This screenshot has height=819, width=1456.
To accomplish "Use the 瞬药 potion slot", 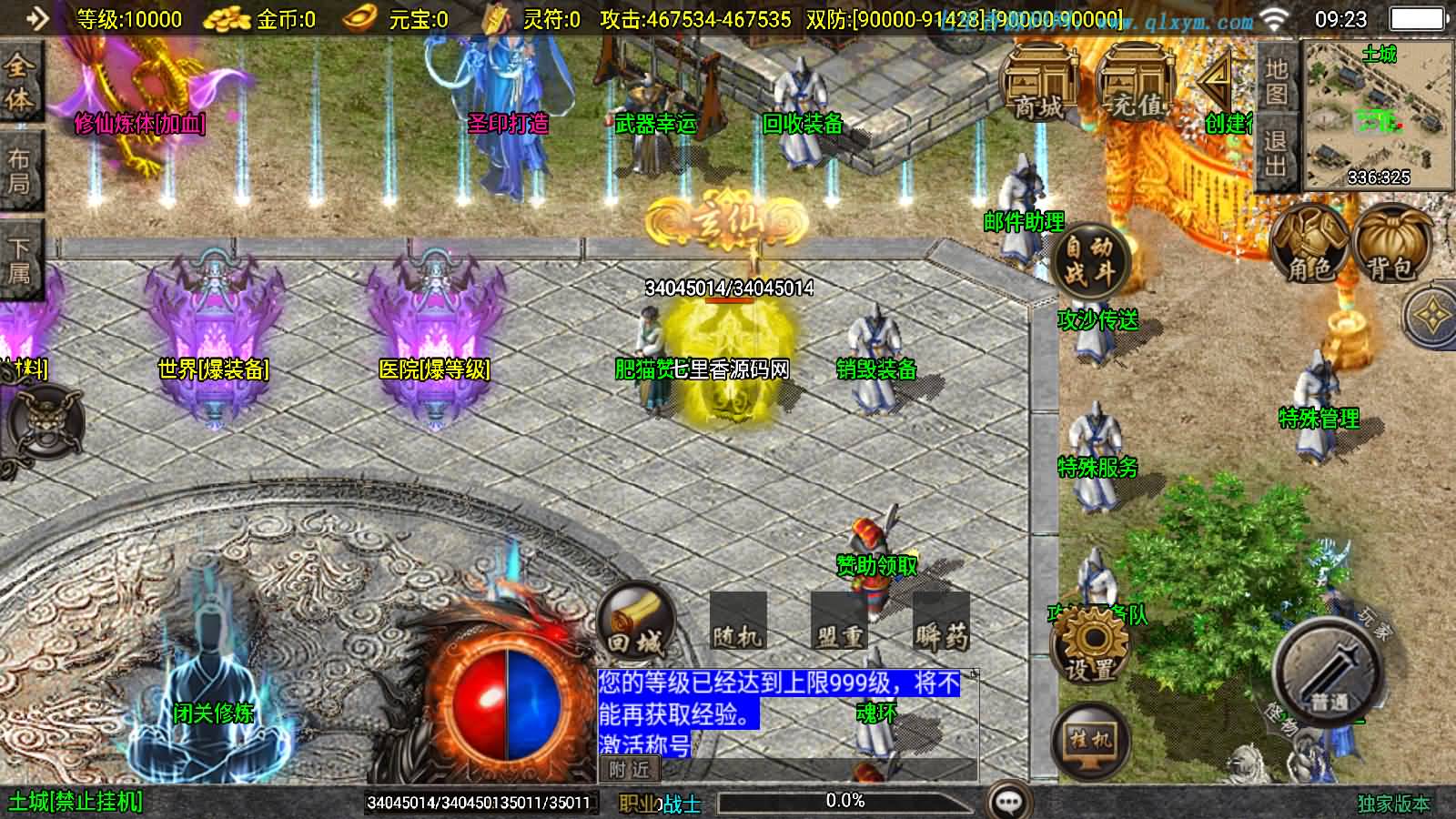I will coord(940,623).
